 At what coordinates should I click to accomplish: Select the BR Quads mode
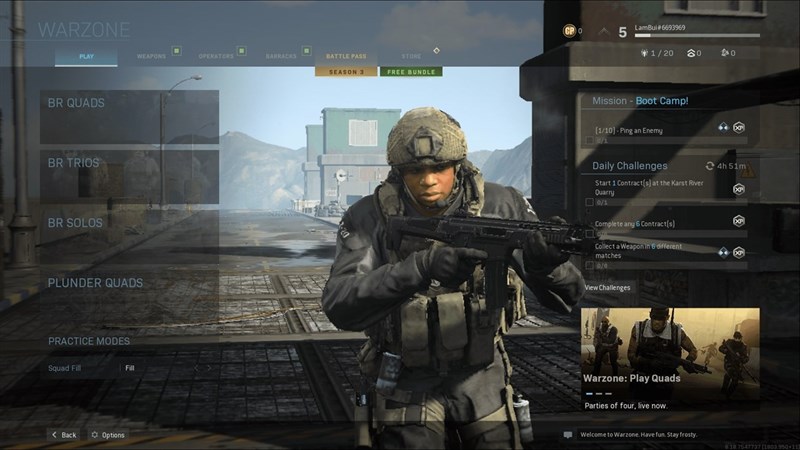[129, 116]
